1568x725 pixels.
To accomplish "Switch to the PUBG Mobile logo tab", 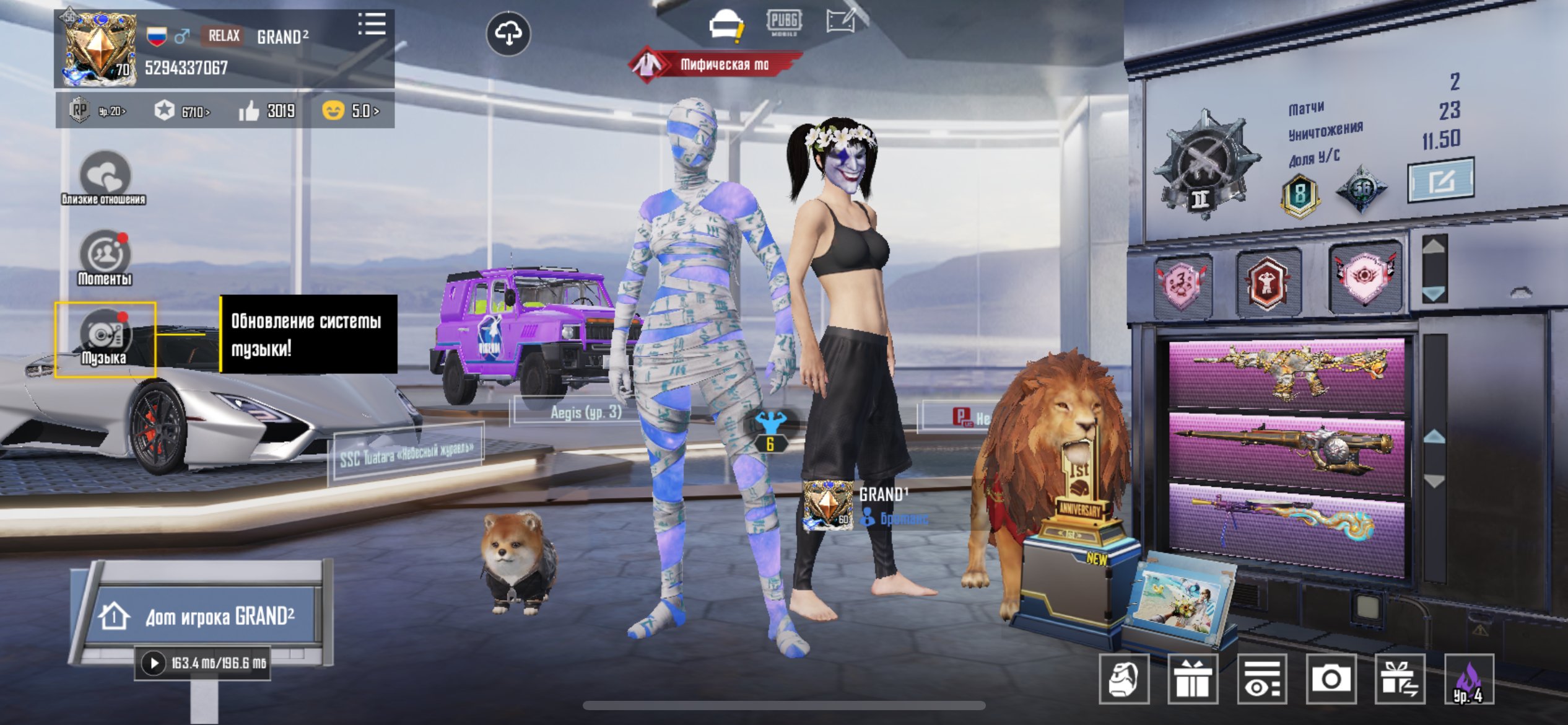I will coord(784,22).
